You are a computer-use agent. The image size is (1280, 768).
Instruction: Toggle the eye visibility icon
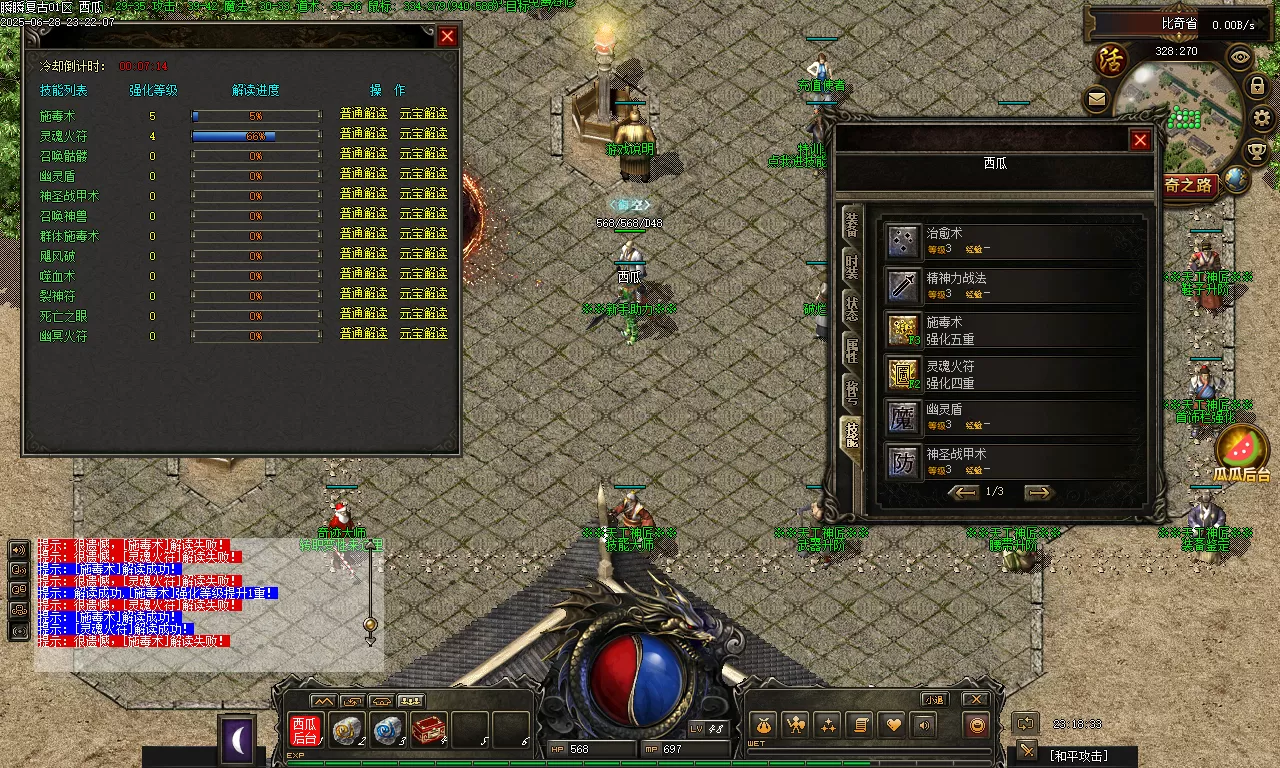pyautogui.click(x=1241, y=56)
